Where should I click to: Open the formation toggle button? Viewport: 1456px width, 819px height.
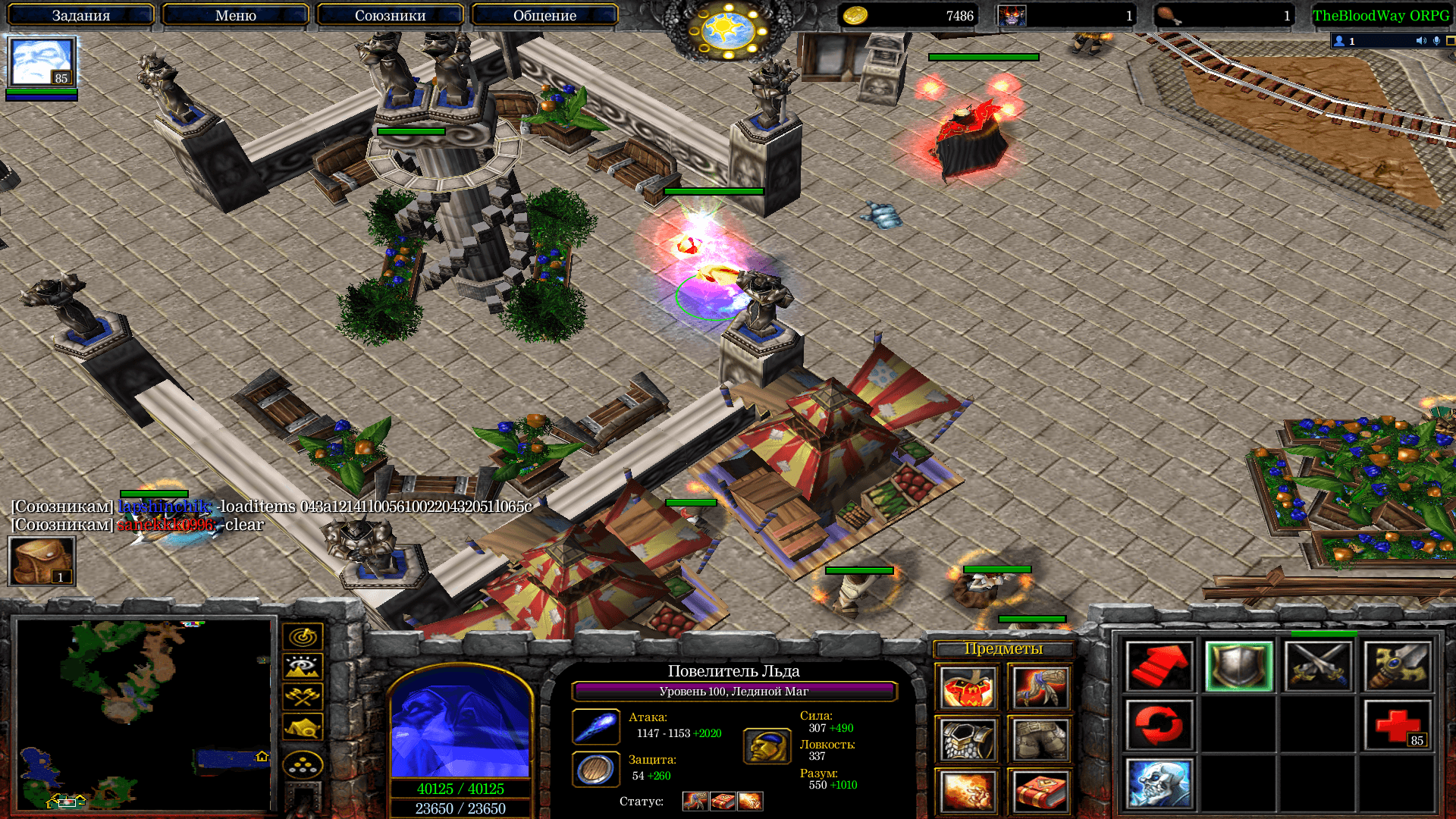click(303, 764)
